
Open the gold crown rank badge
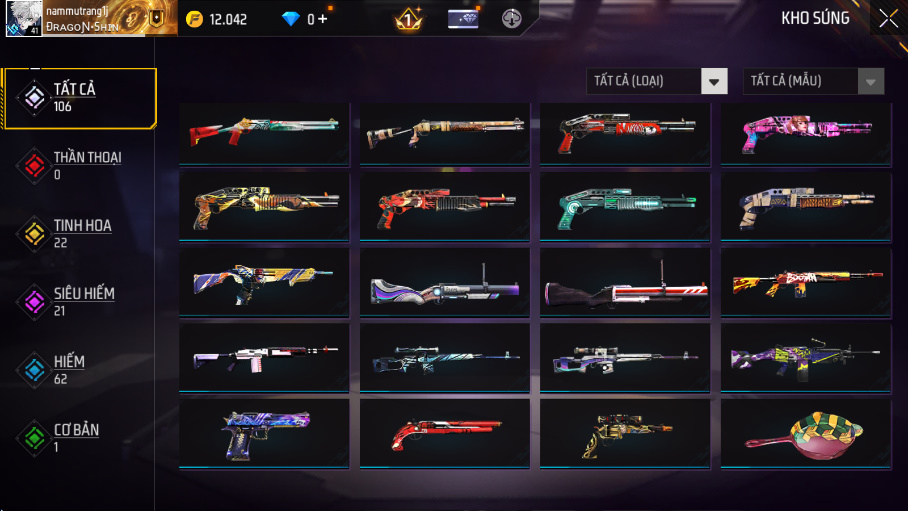pyautogui.click(x=409, y=19)
